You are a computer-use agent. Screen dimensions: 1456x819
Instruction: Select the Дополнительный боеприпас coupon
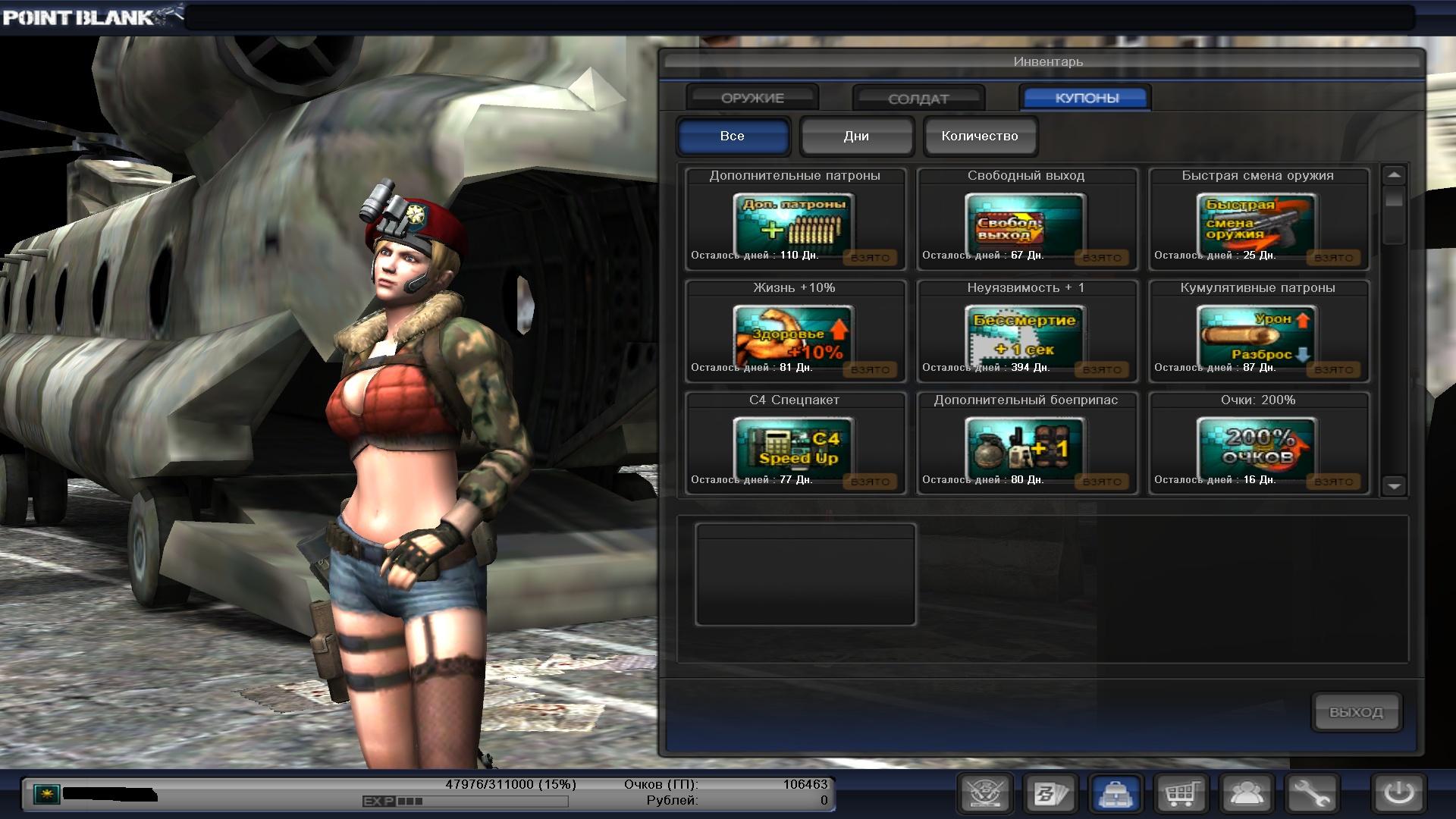tap(1026, 444)
